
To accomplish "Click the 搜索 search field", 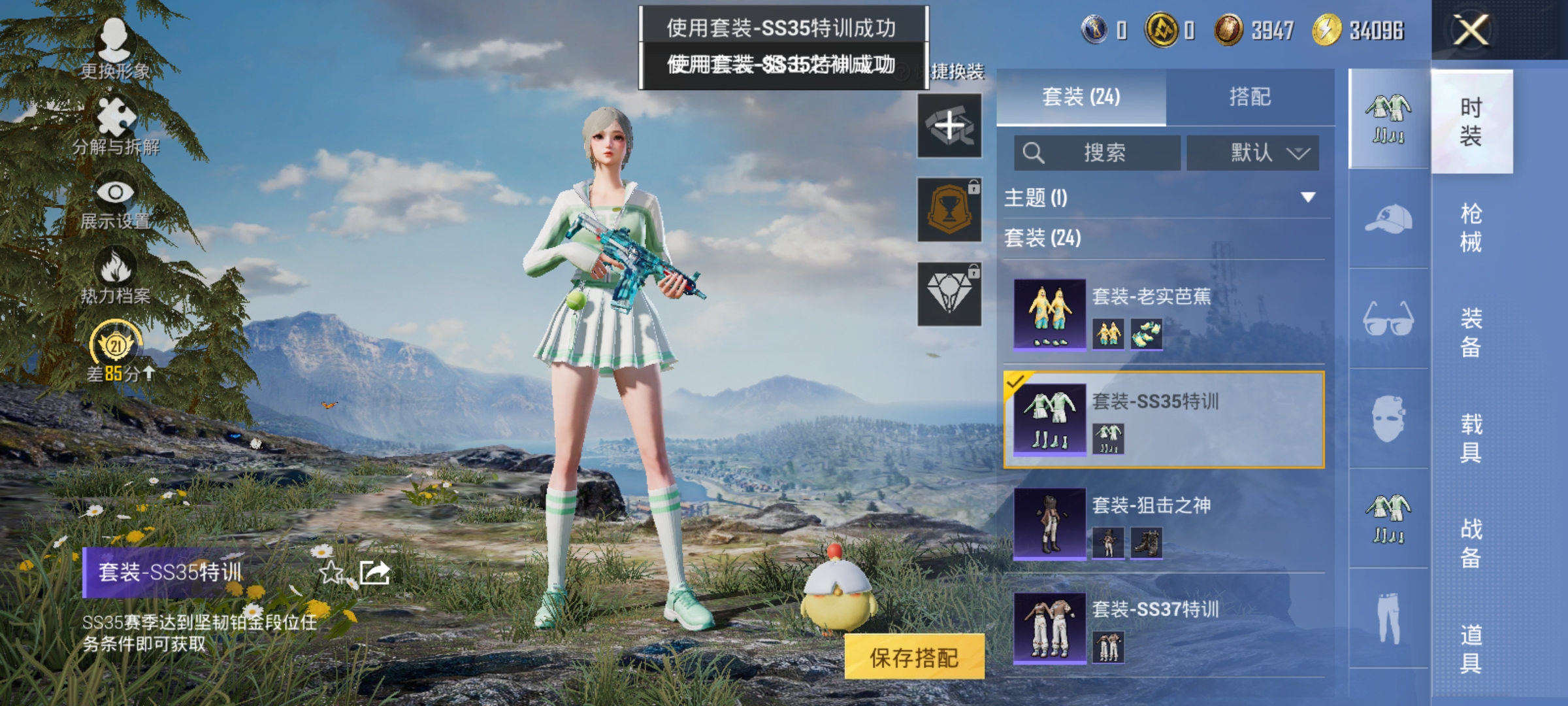I will click(1098, 153).
